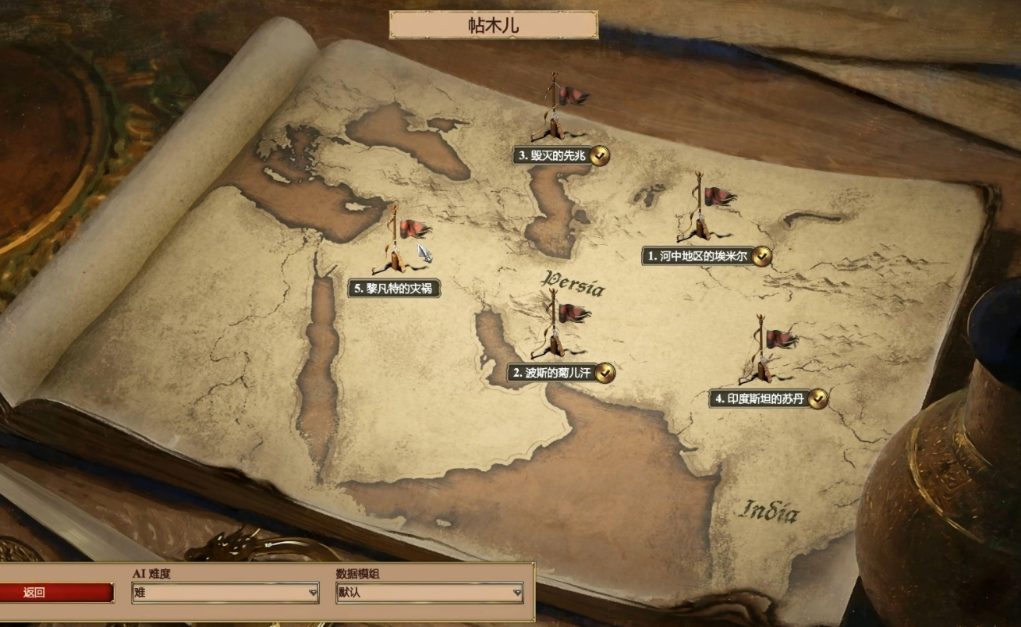Click the red 返回 back button

56,592
